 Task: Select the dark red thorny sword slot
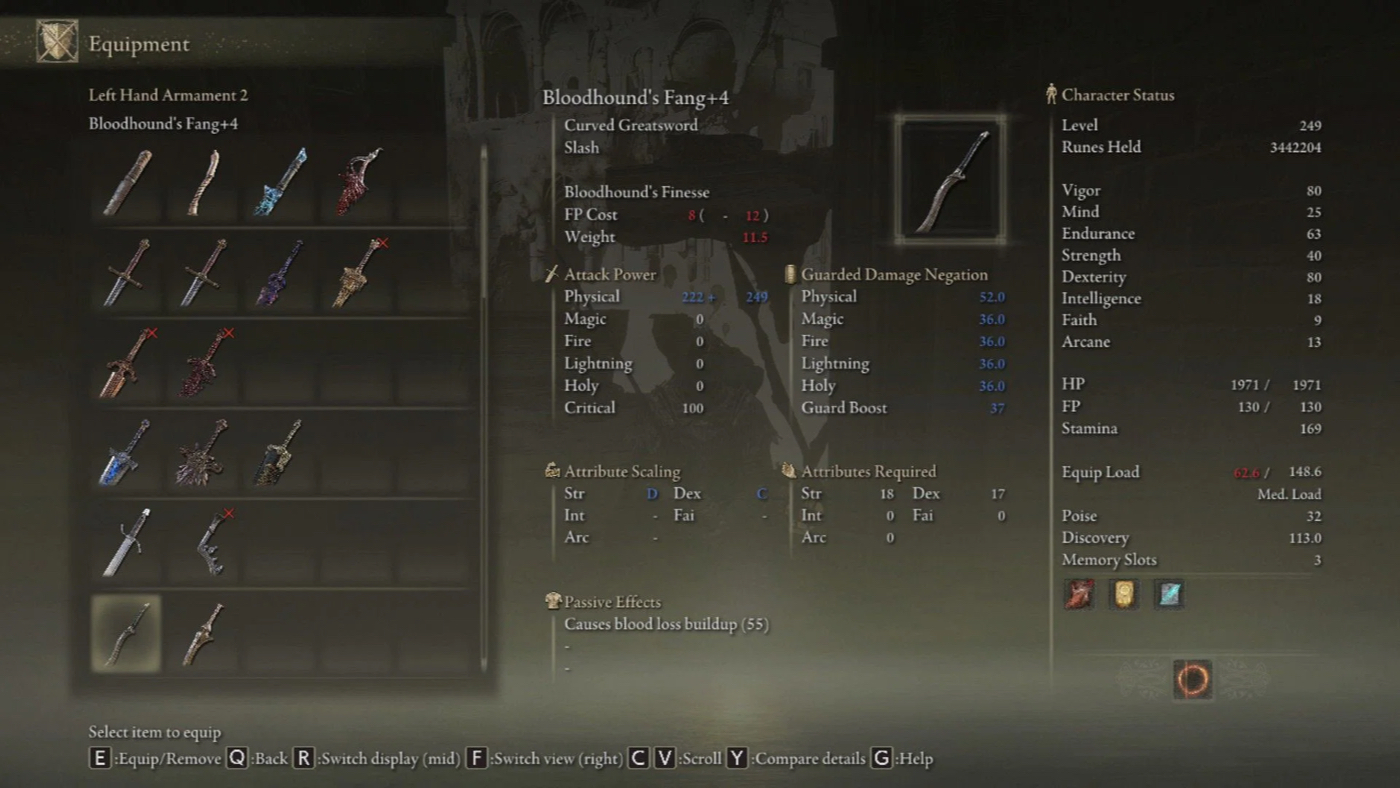[x=203, y=363]
